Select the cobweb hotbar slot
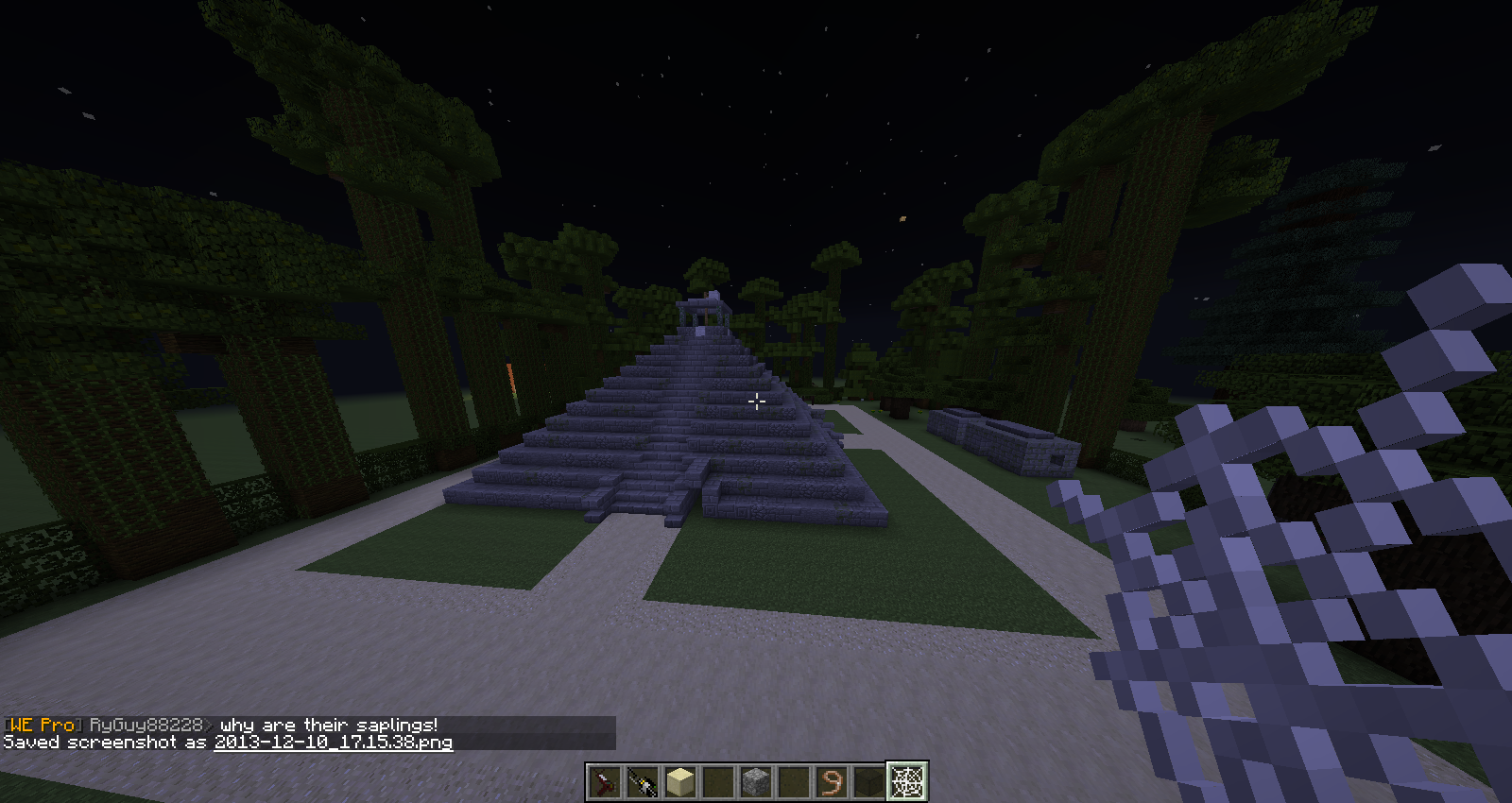 click(907, 781)
